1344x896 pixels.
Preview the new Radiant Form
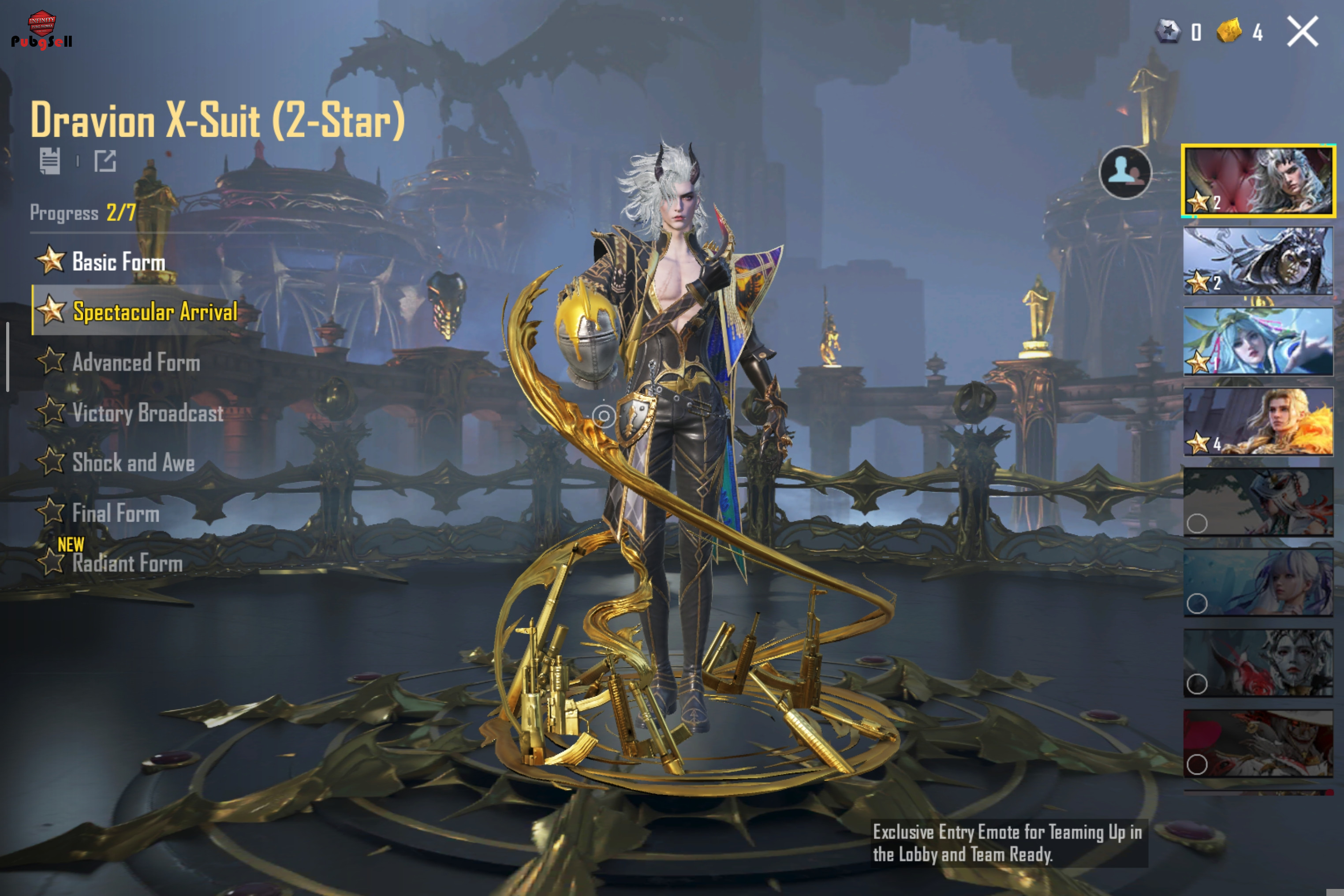127,564
